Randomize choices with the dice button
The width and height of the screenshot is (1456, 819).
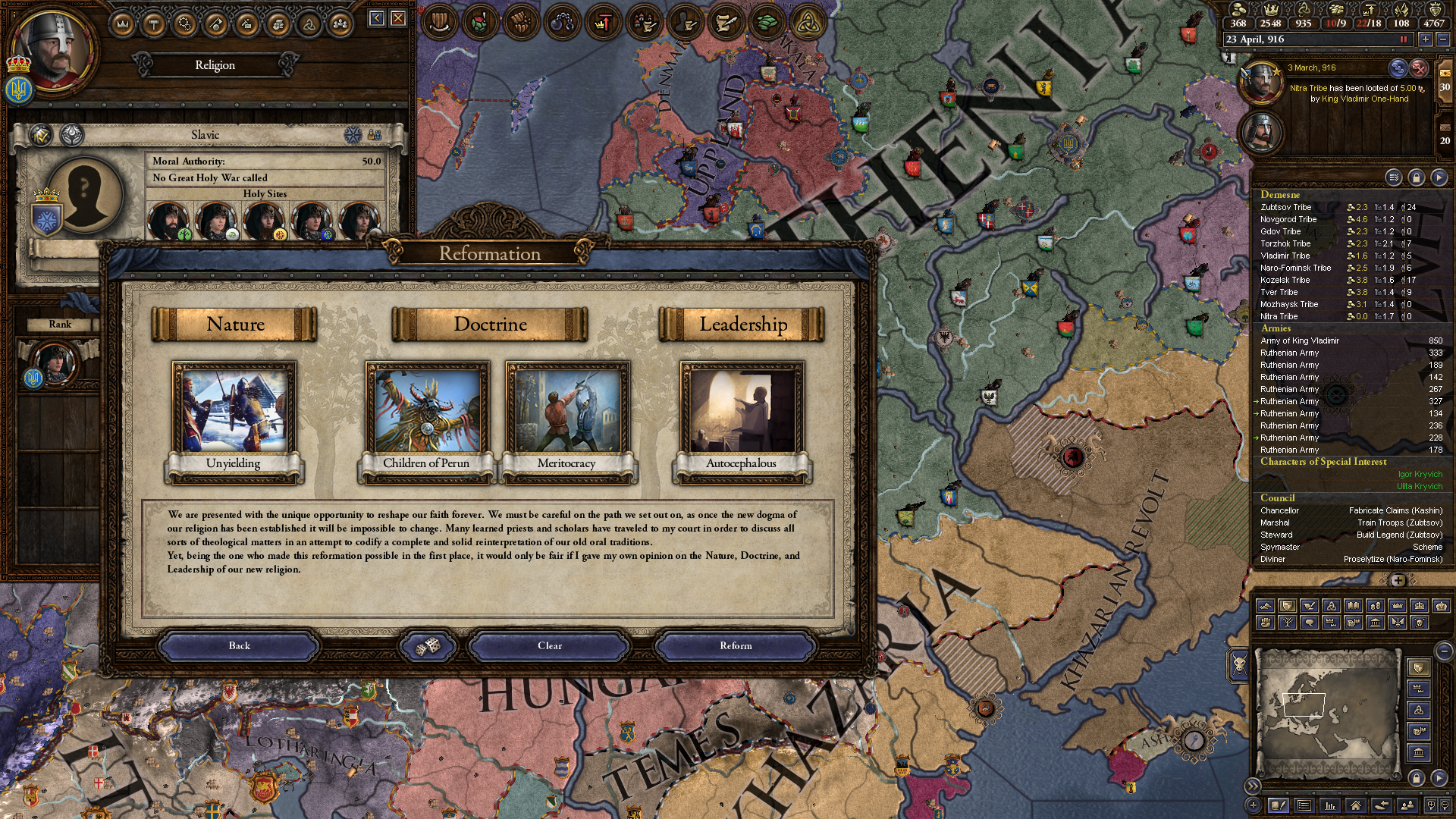coord(428,645)
